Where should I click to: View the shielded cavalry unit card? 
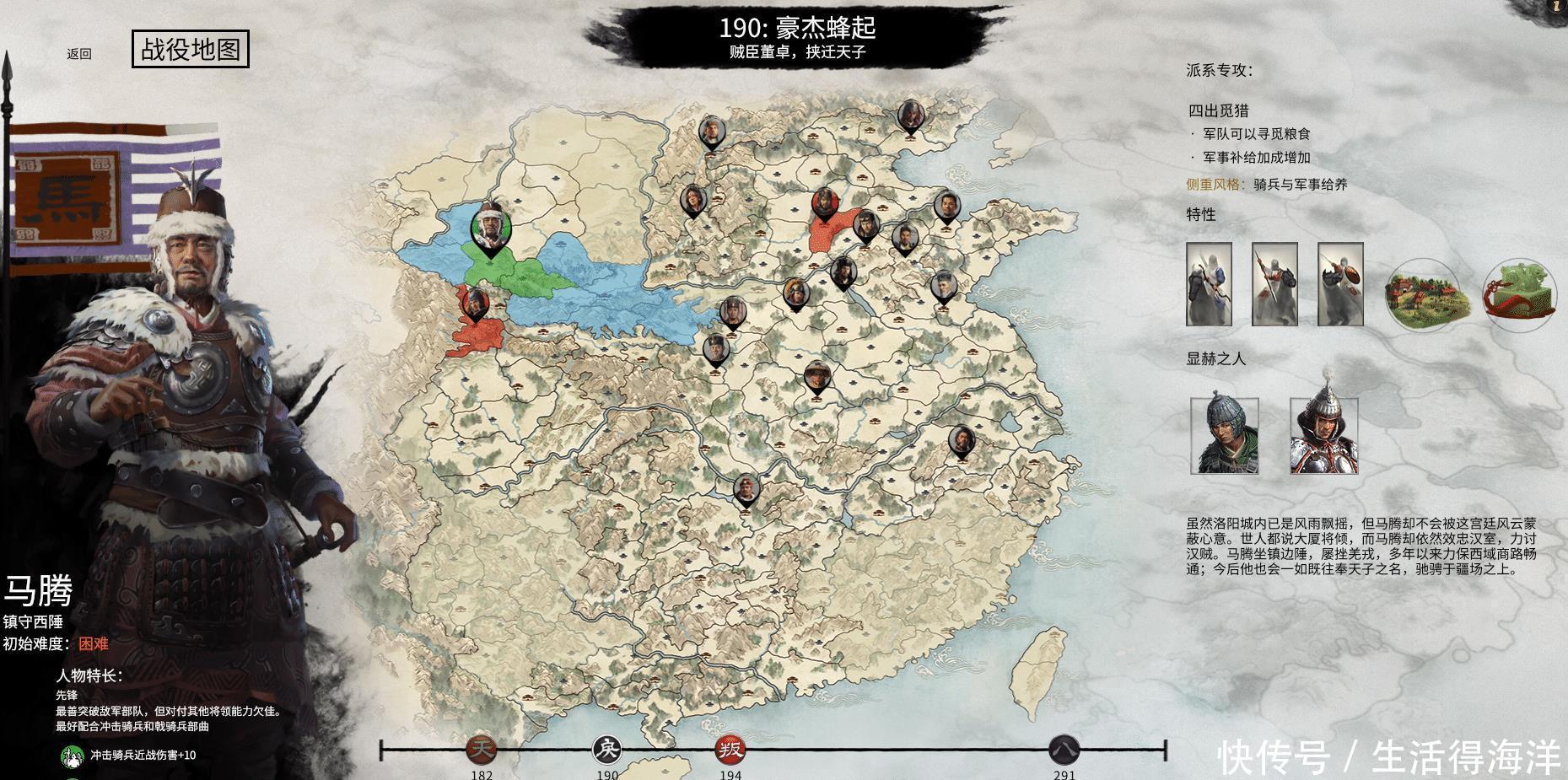[1340, 284]
